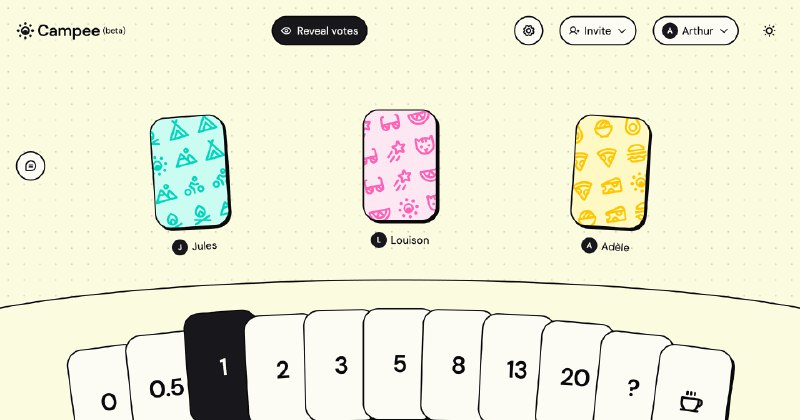Open the settings gear icon
Screen dimensions: 800x420
point(529,31)
